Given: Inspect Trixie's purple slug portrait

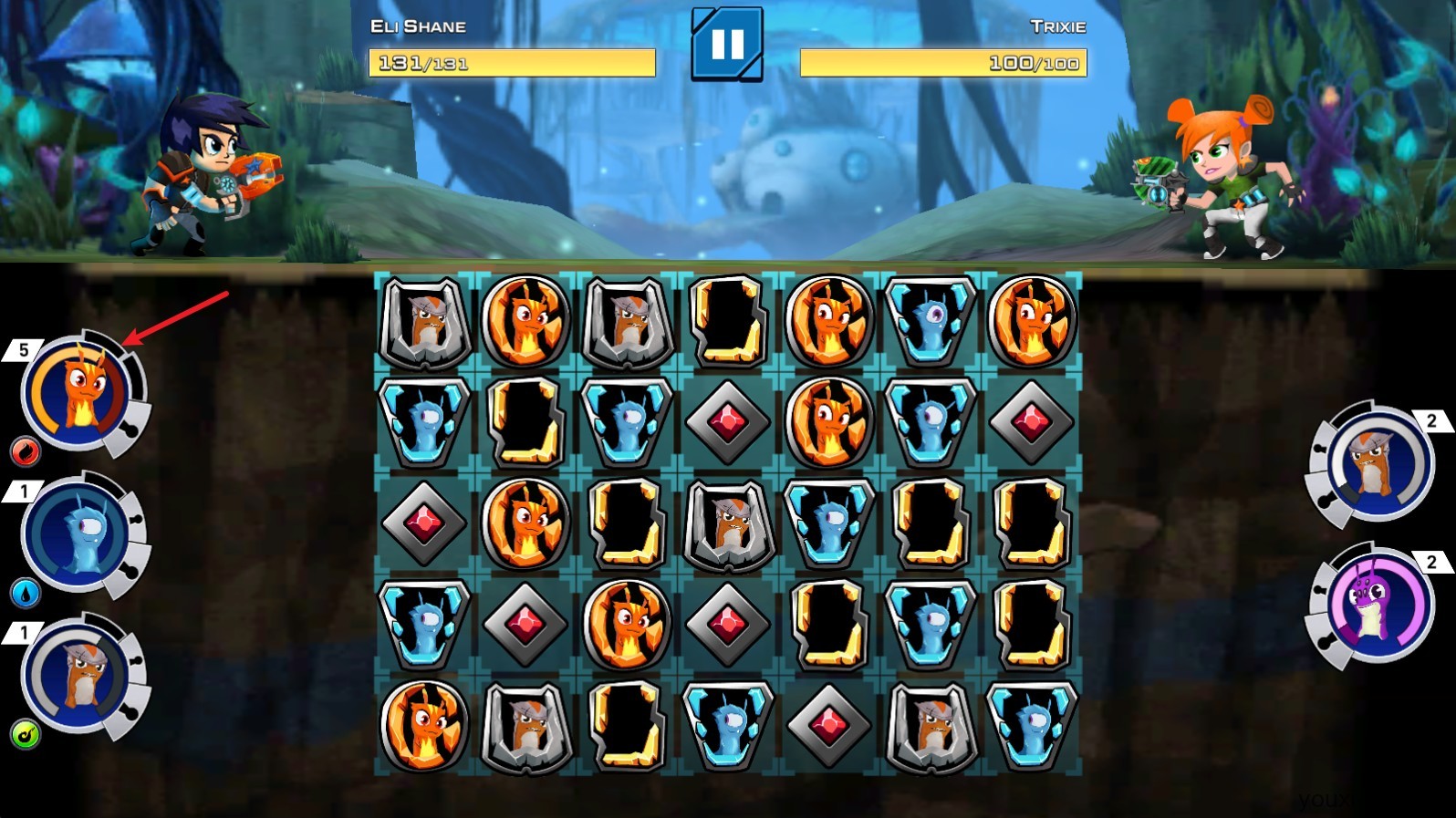Looking at the screenshot, I should click(1378, 605).
